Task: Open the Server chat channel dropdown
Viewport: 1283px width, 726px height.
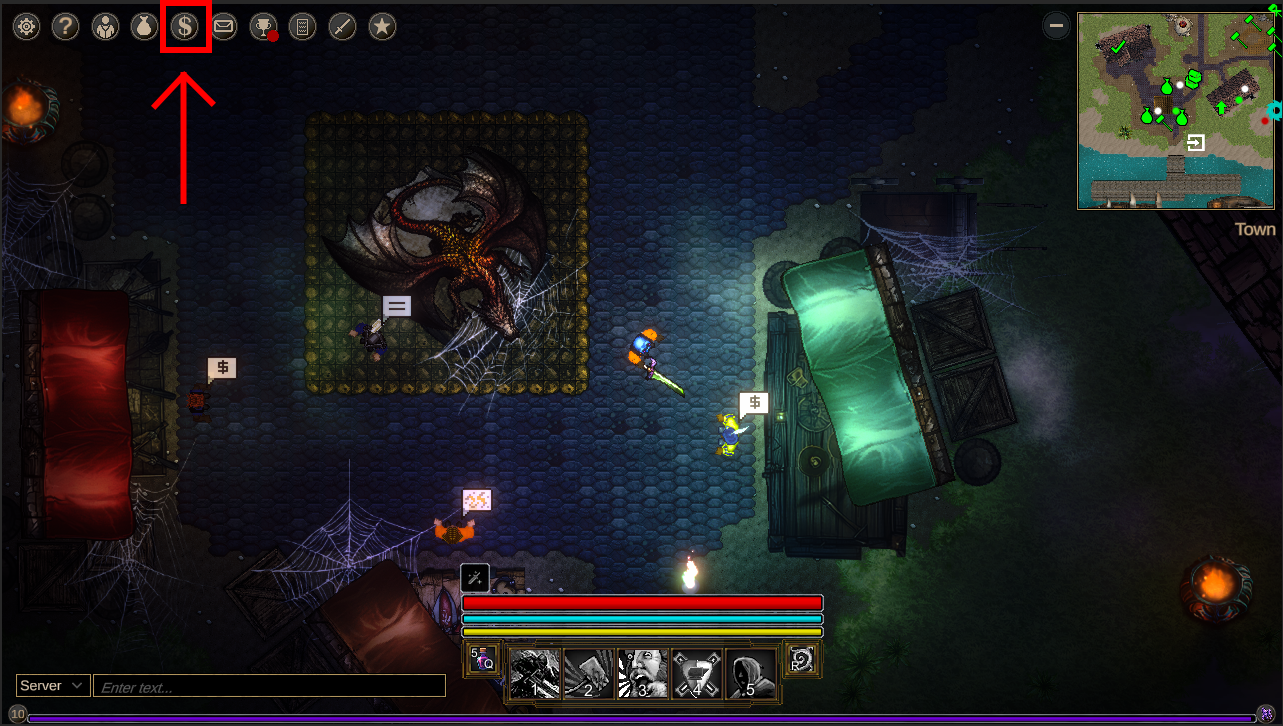Action: tap(53, 686)
